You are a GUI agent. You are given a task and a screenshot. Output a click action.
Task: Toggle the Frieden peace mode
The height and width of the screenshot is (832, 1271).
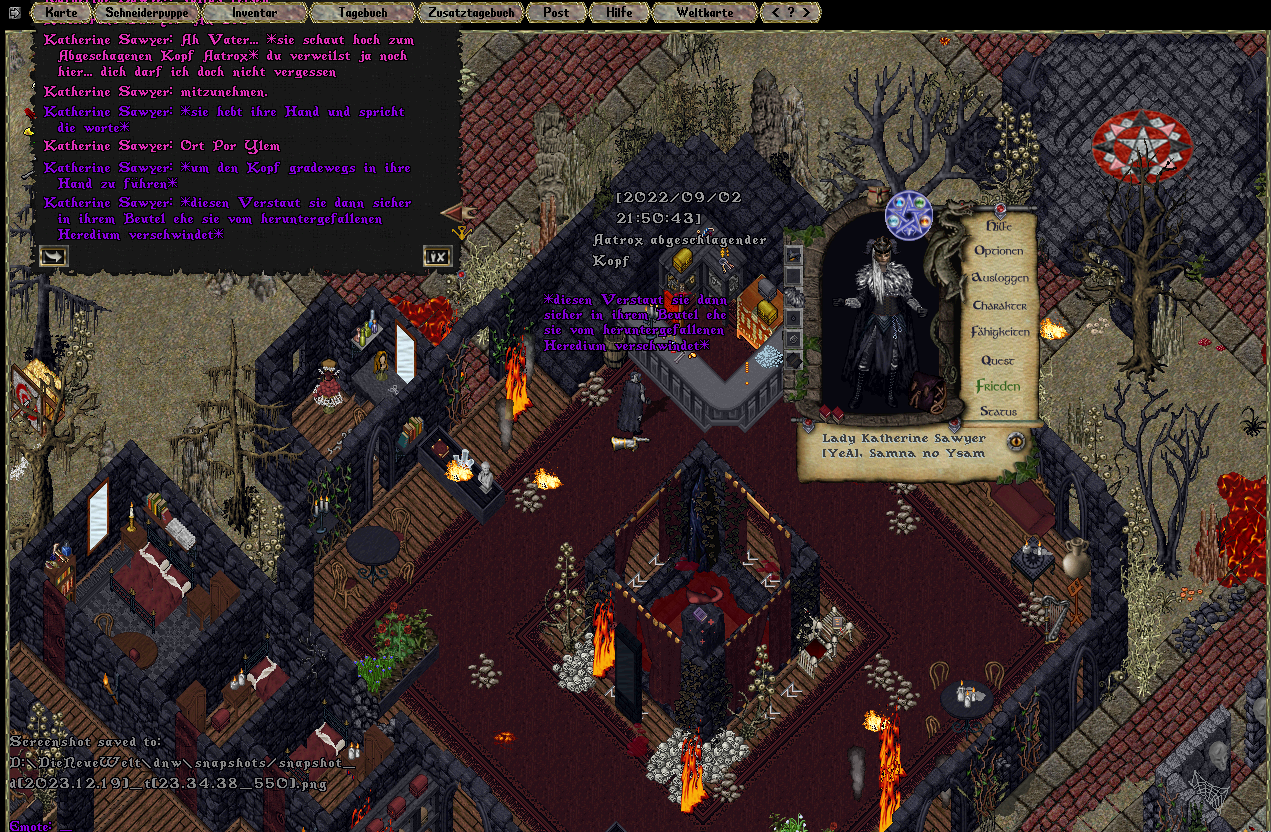point(998,386)
